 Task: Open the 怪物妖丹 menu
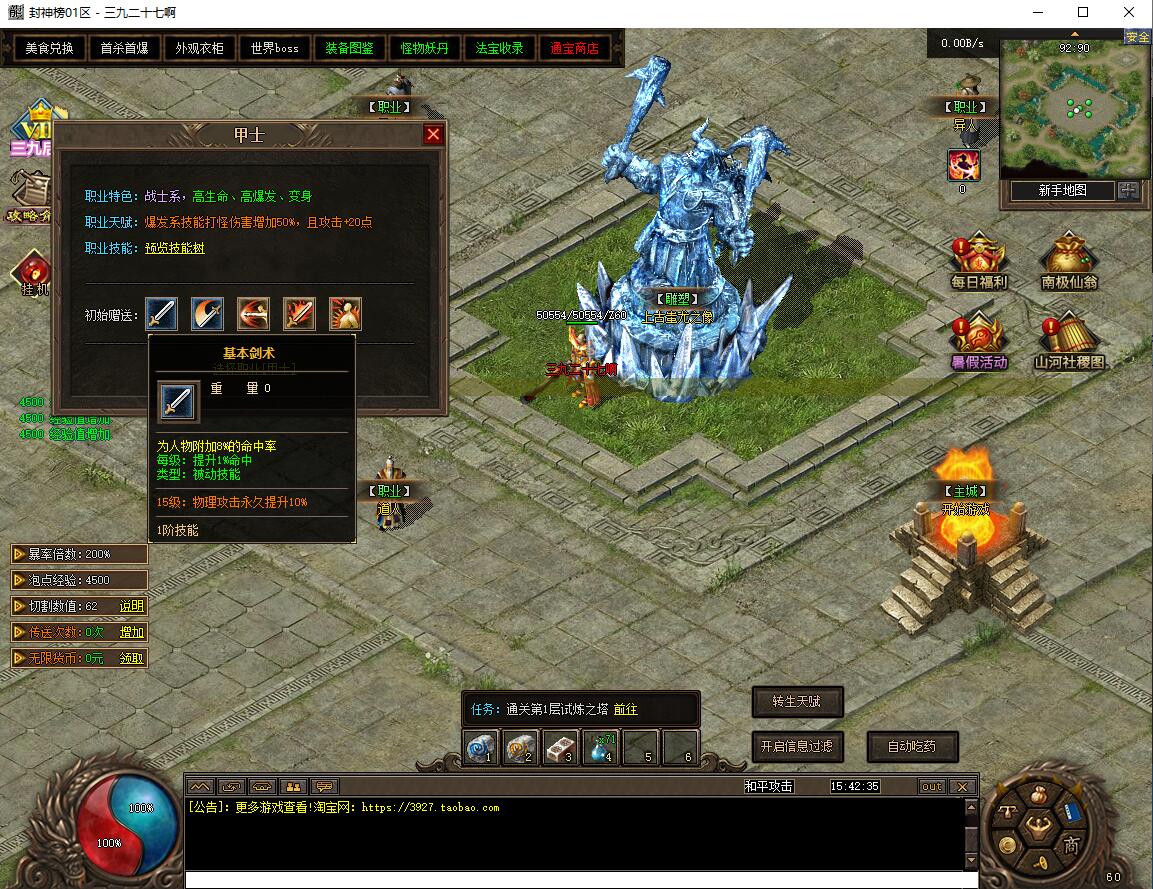[424, 48]
